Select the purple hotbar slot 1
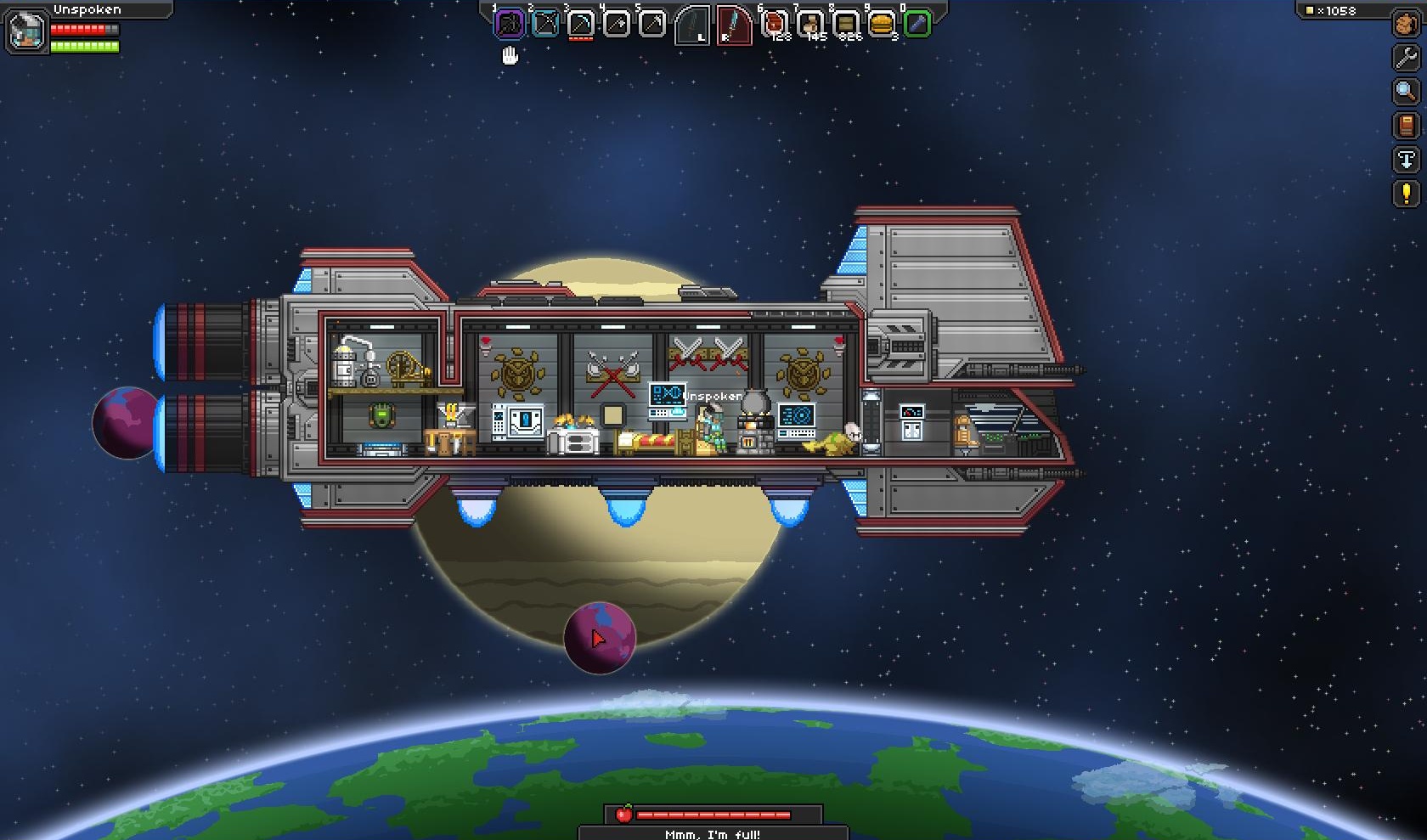Screen dimensions: 1427x840 point(510,24)
